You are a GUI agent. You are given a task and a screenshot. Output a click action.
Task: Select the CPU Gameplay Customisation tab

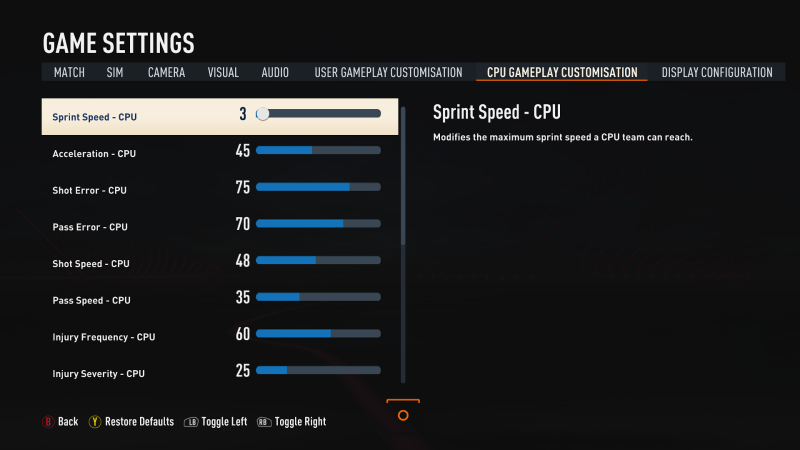coord(562,73)
